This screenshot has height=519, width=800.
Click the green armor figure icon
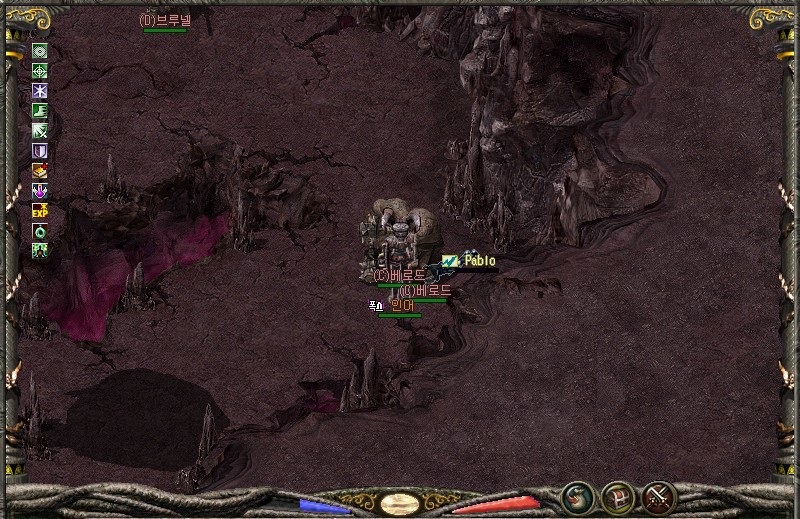(x=40, y=251)
